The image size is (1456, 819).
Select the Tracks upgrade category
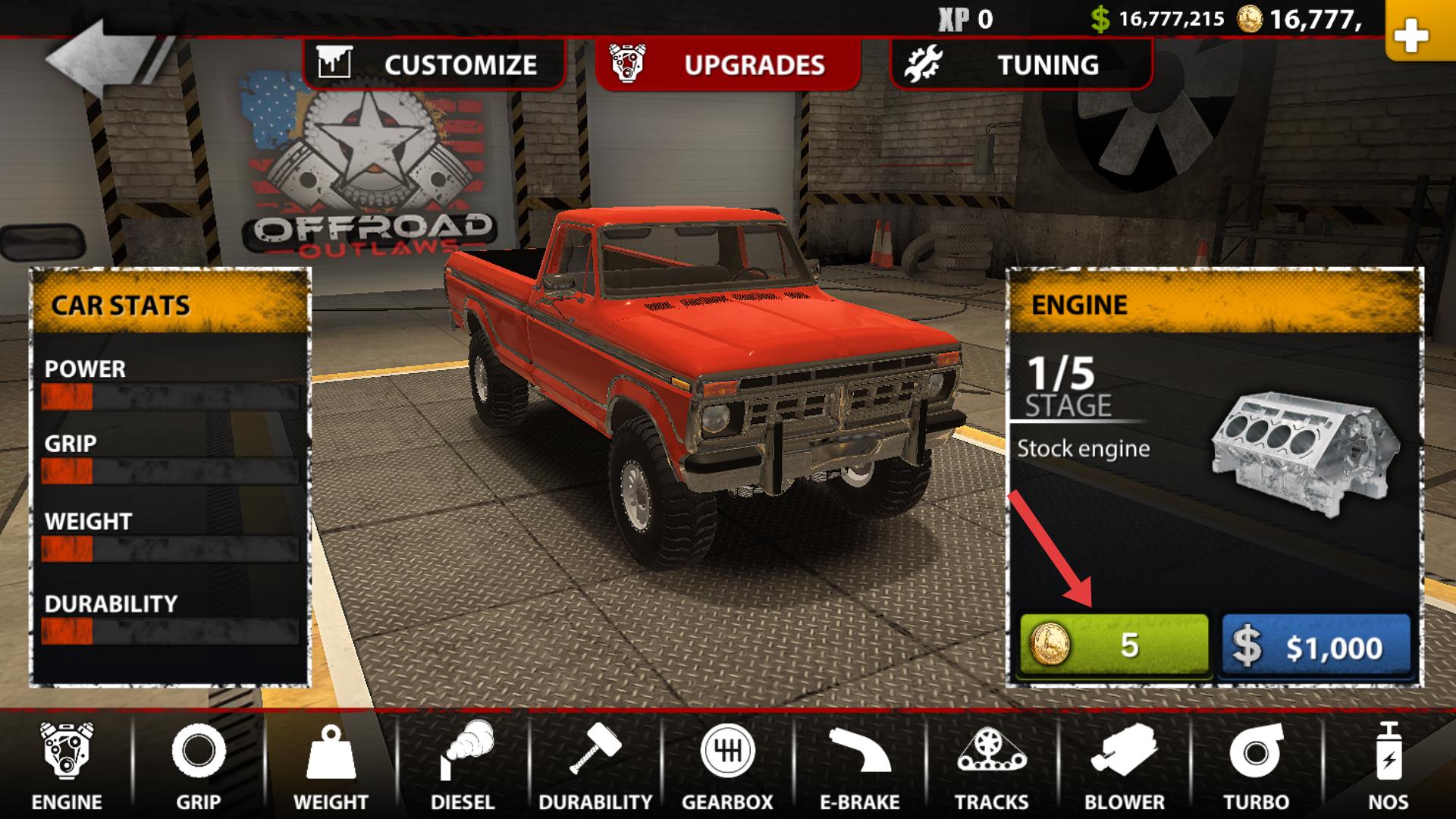[x=991, y=766]
